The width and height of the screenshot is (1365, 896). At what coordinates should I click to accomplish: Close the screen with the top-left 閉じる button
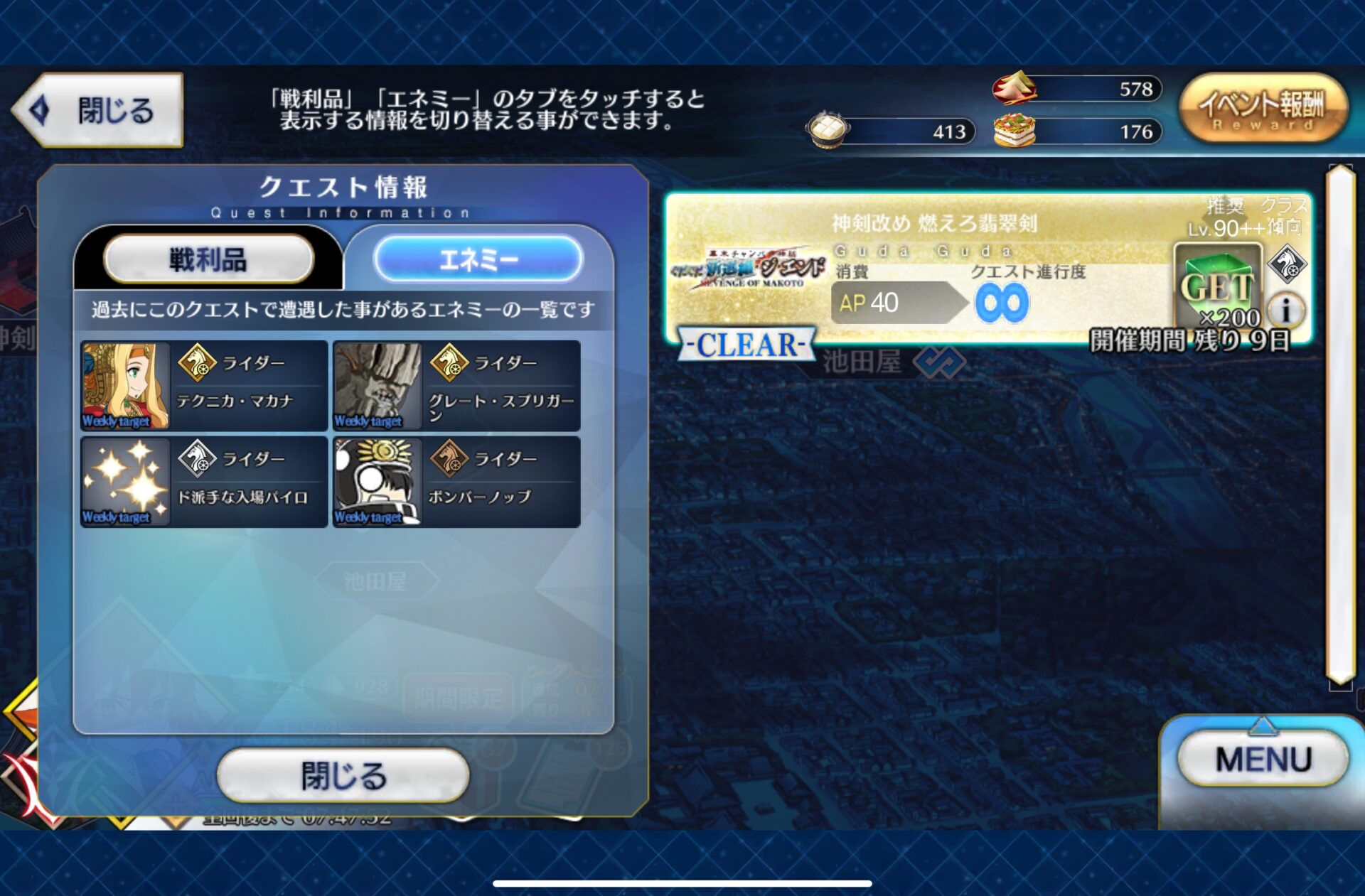click(100, 110)
